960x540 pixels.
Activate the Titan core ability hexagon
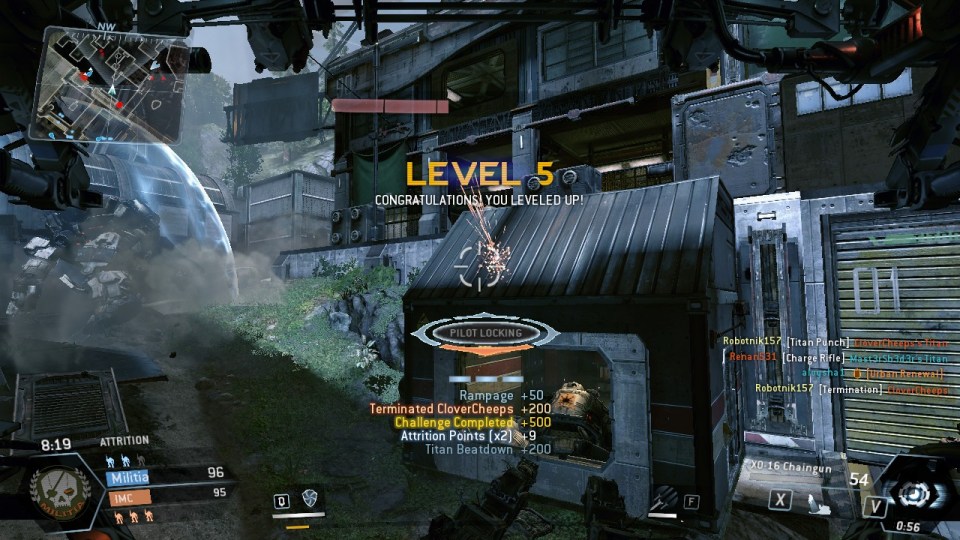point(911,495)
